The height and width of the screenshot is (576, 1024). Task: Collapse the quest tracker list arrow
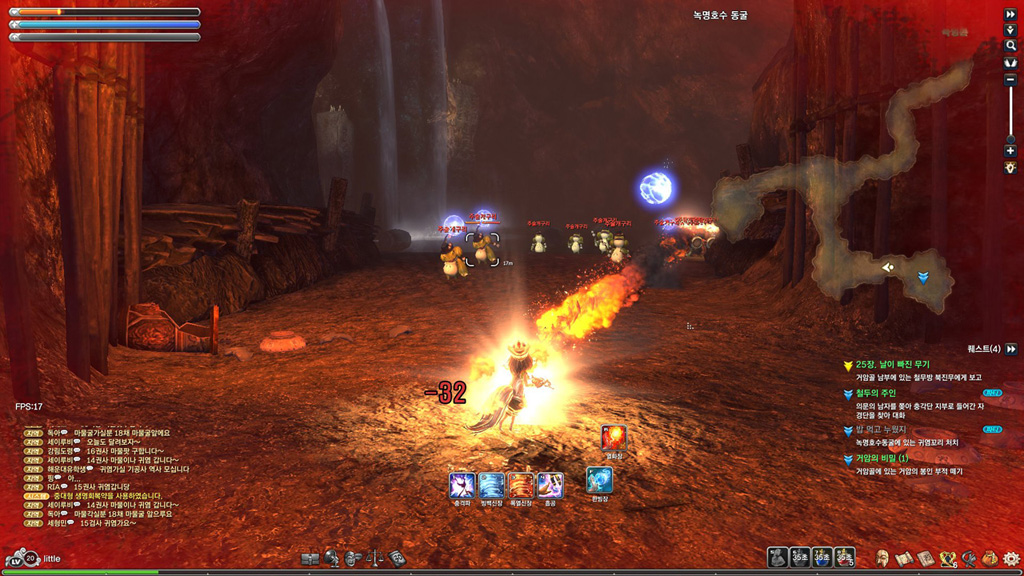pyautogui.click(x=1011, y=349)
